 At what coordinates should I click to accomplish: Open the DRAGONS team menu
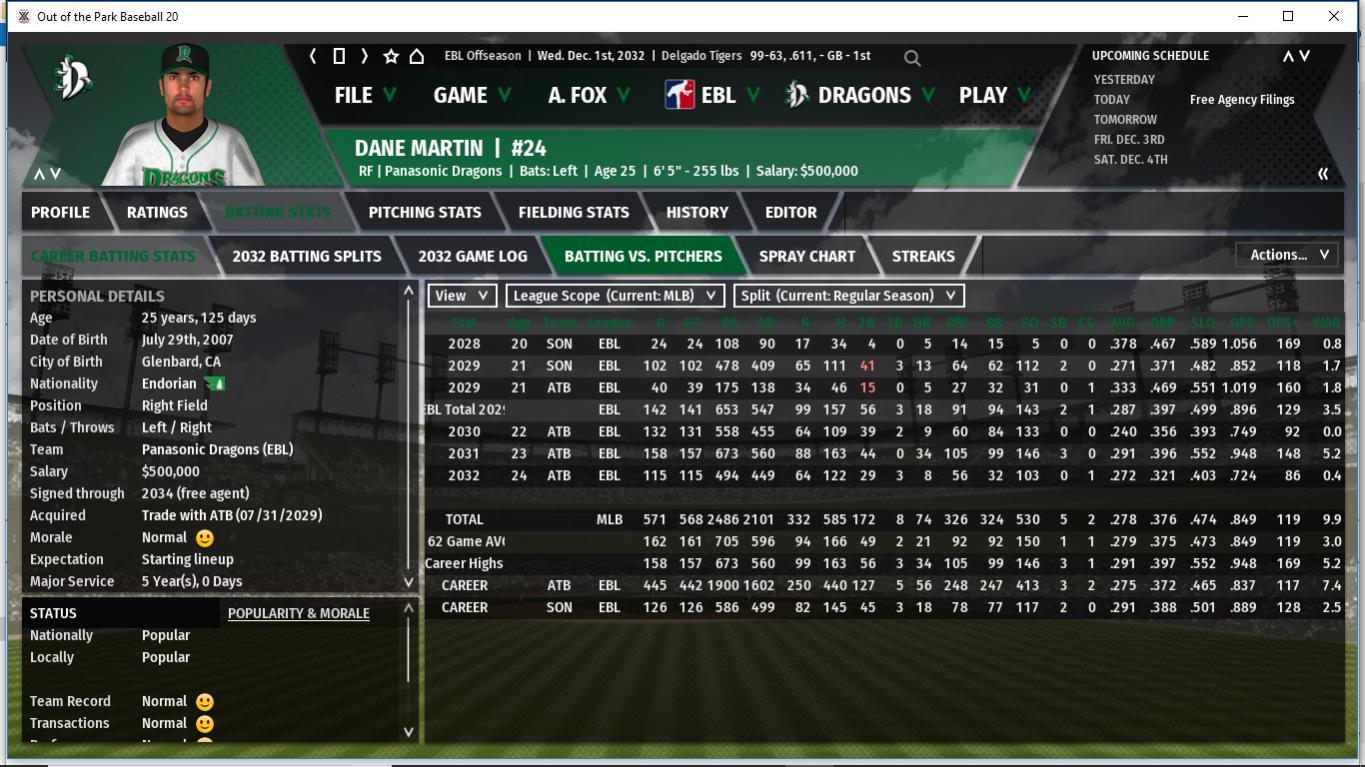(861, 95)
